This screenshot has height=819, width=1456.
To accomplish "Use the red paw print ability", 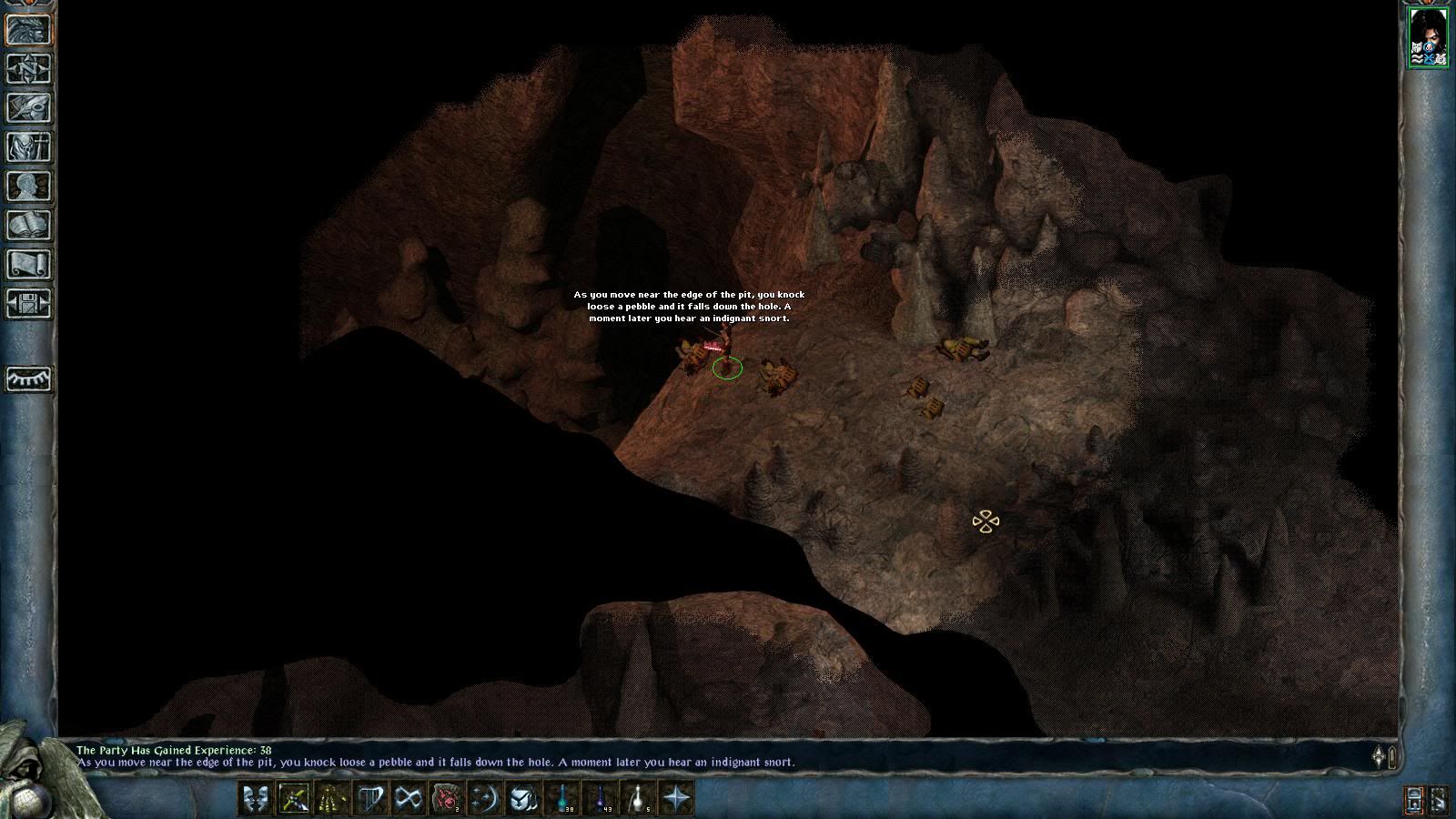I will pyautogui.click(x=446, y=799).
